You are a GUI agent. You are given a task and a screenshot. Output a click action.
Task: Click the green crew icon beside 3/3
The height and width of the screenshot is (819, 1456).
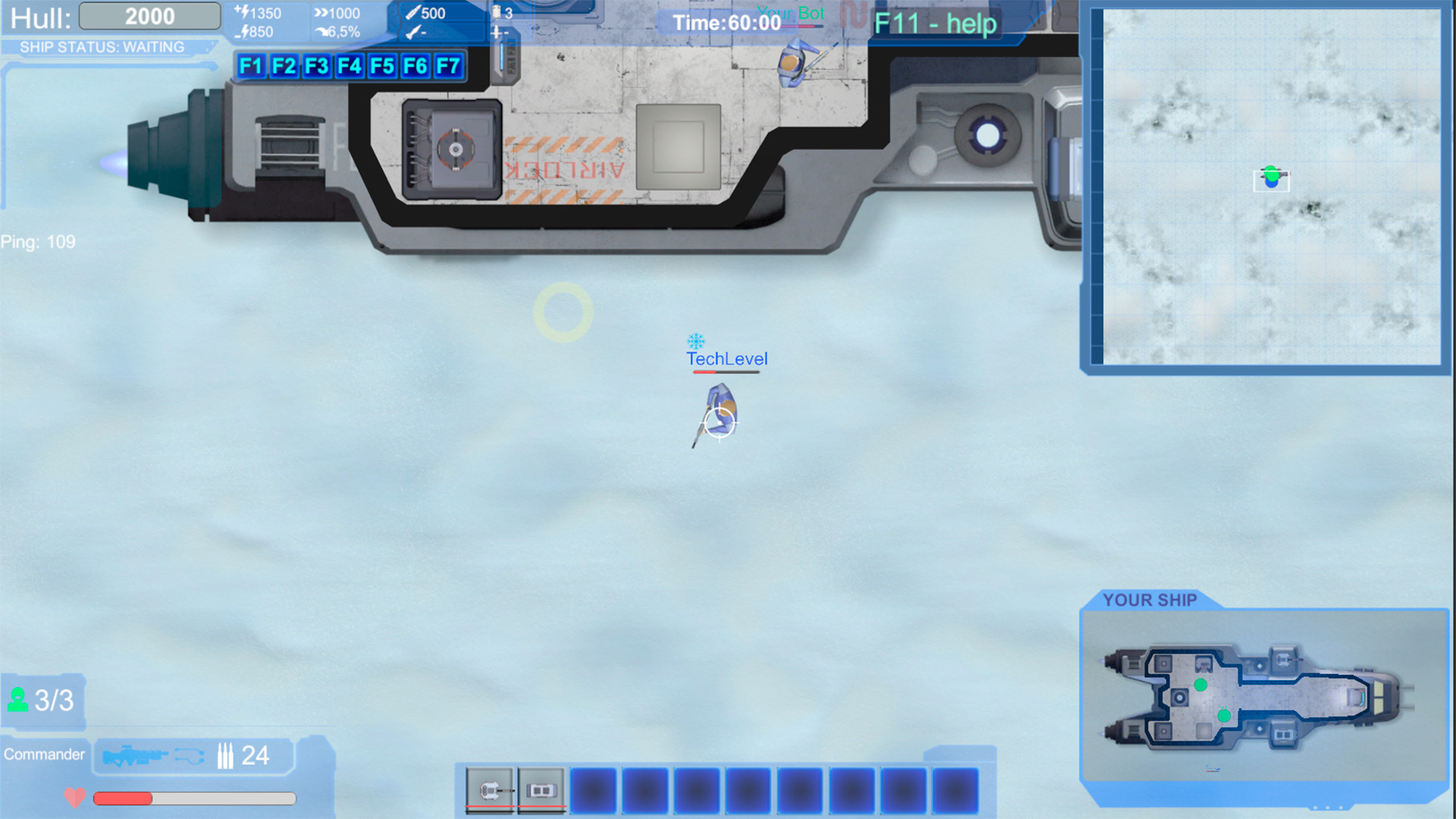tap(17, 698)
